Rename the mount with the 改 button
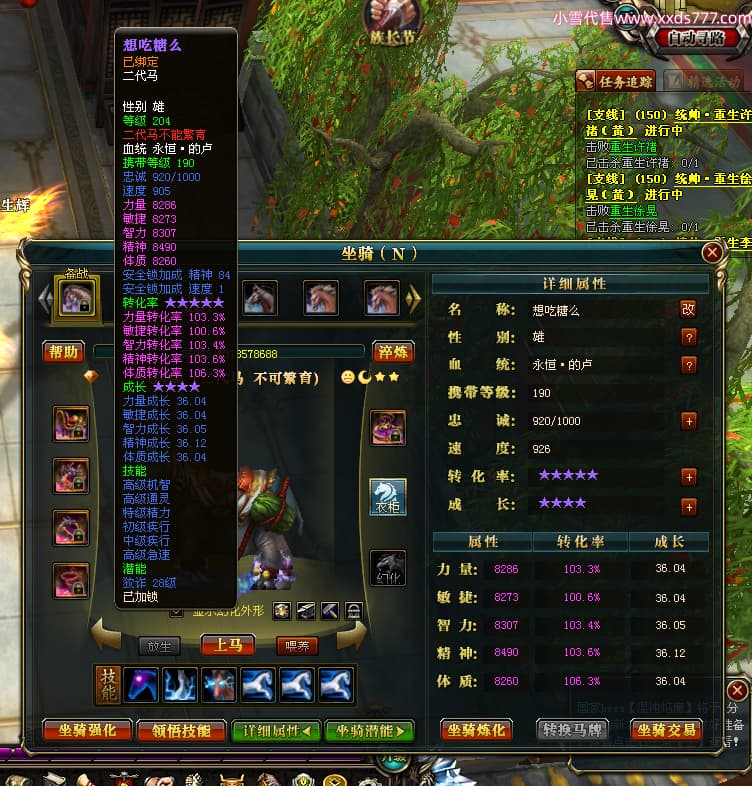Image resolution: width=752 pixels, height=786 pixels. coord(688,310)
